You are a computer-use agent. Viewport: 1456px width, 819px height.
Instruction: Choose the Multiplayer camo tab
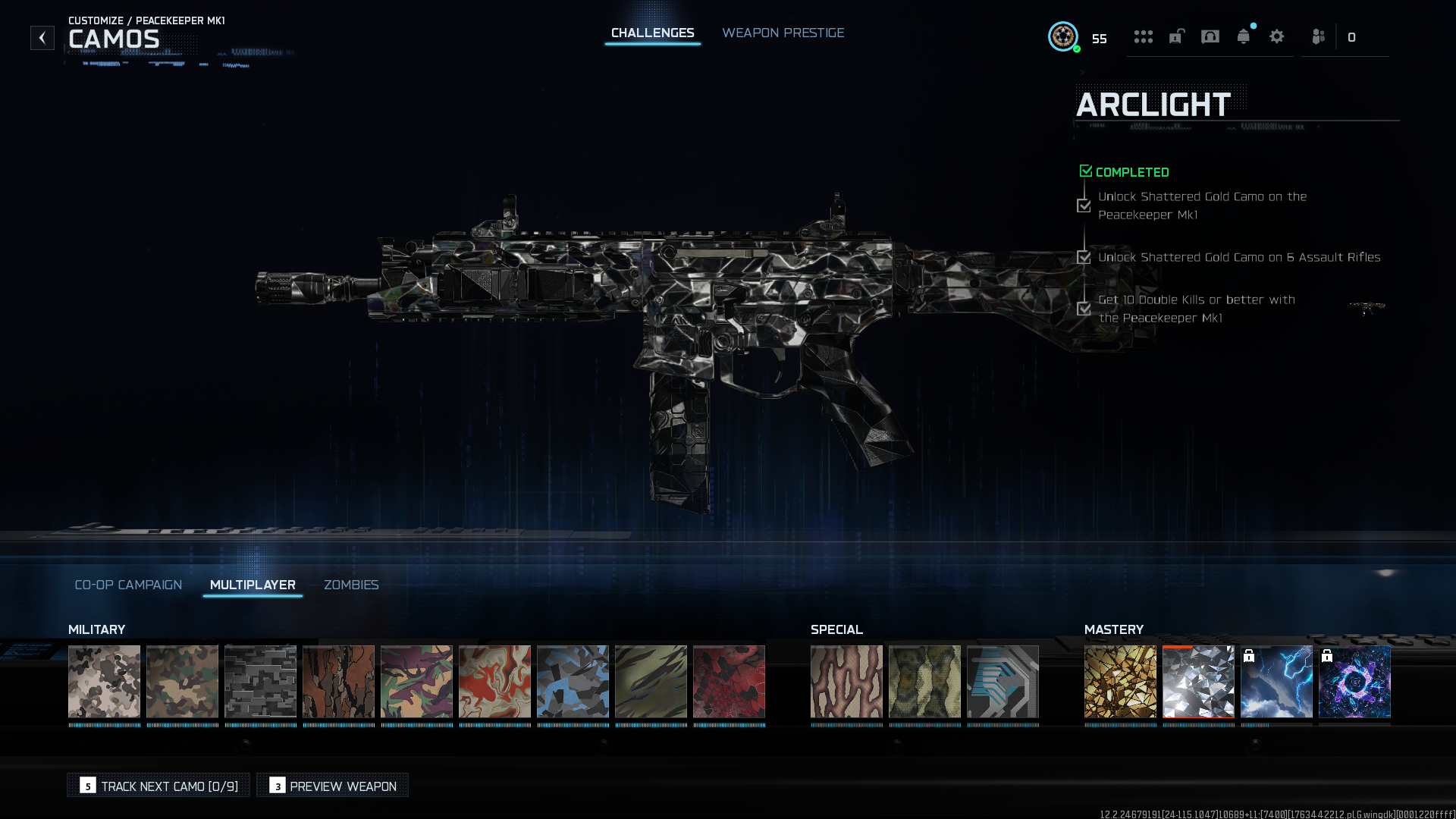coord(253,585)
